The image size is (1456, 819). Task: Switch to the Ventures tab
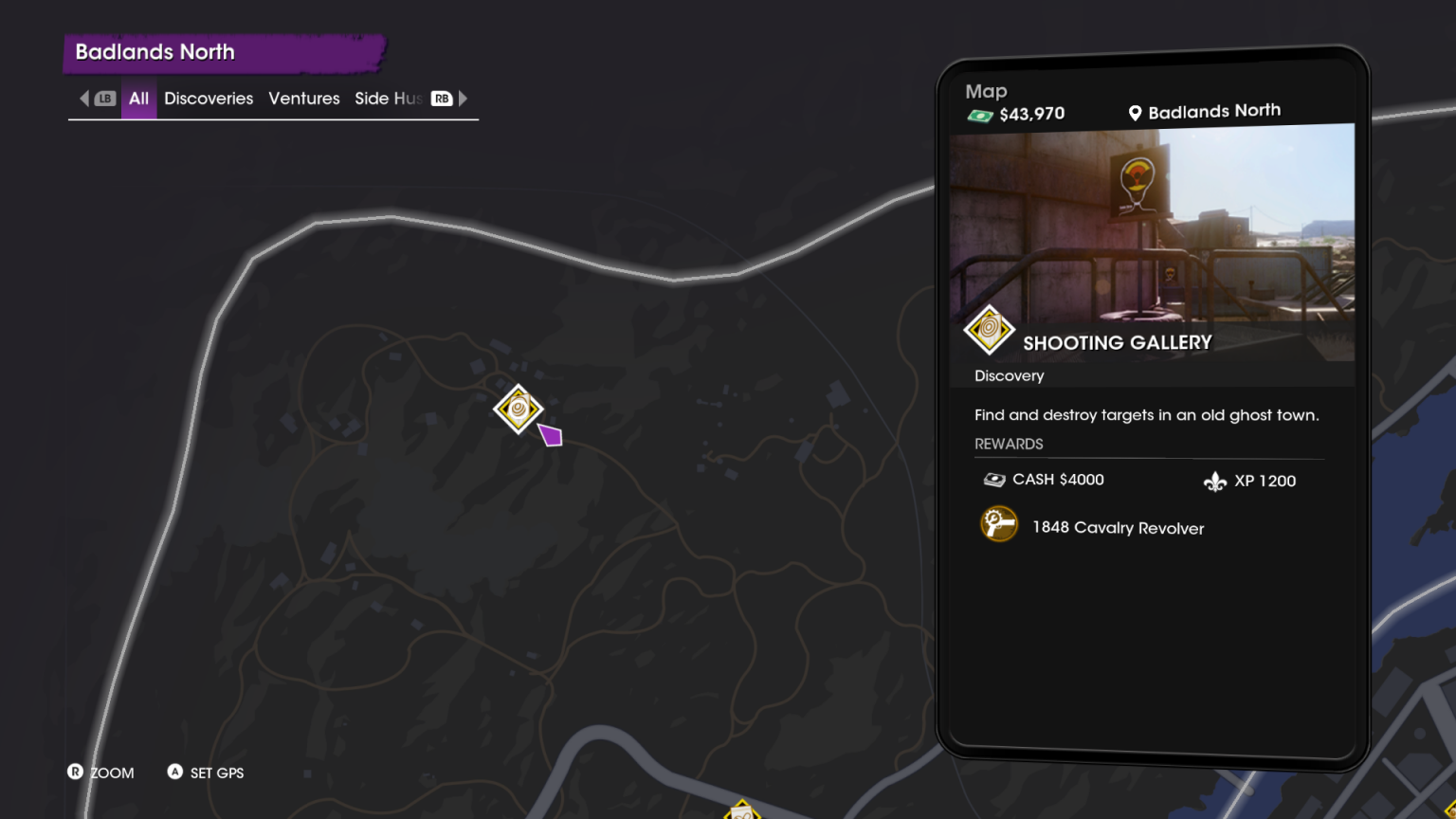coord(303,98)
